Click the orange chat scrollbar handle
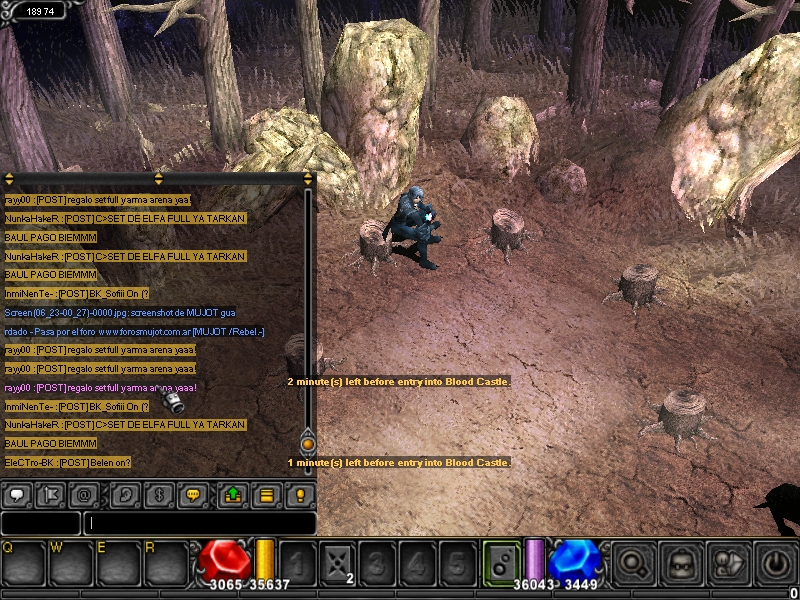The image size is (800, 600). (308, 442)
